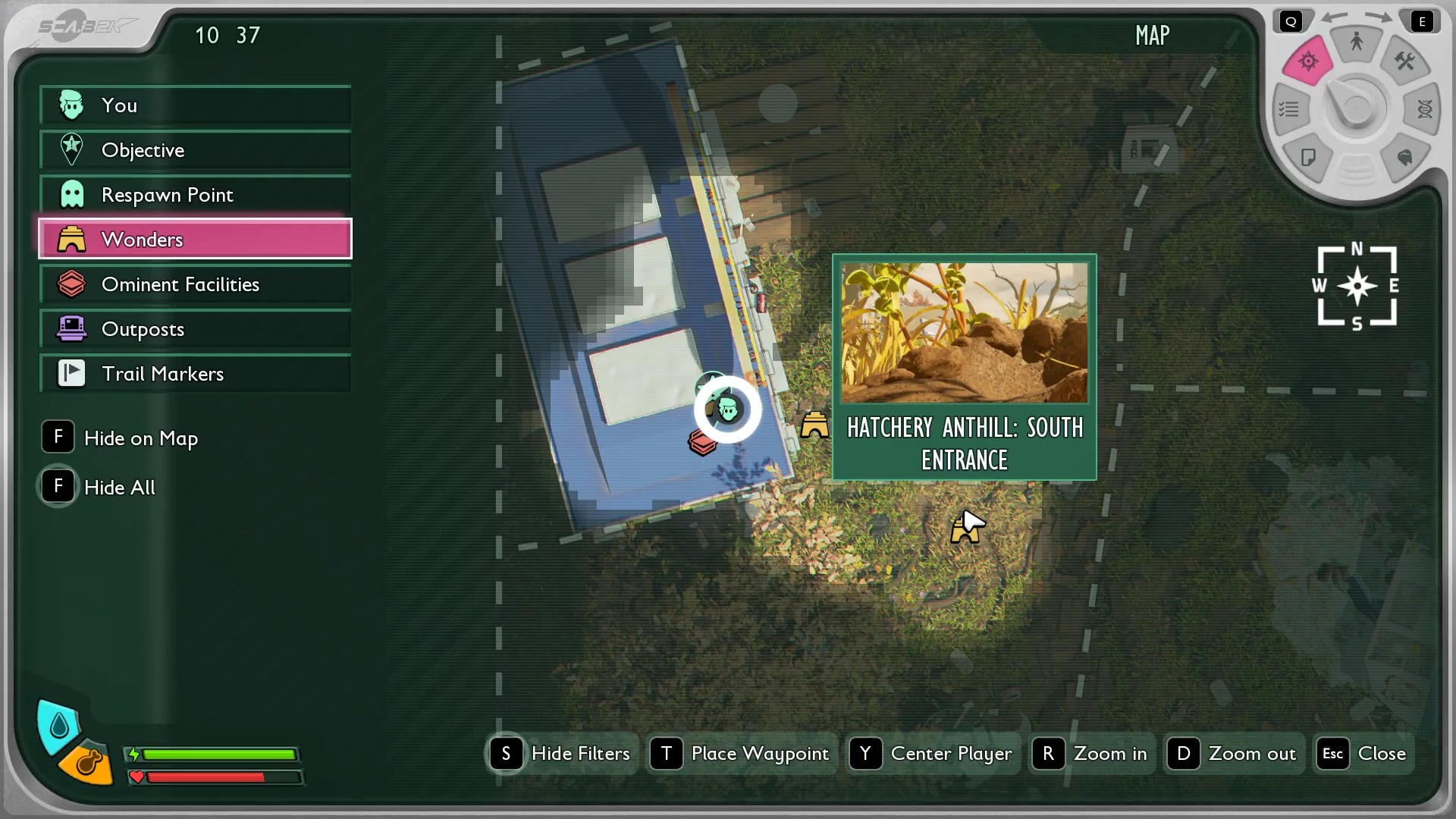The height and width of the screenshot is (819, 1456).
Task: Select the Ominent Facilities filter
Action: 195,284
